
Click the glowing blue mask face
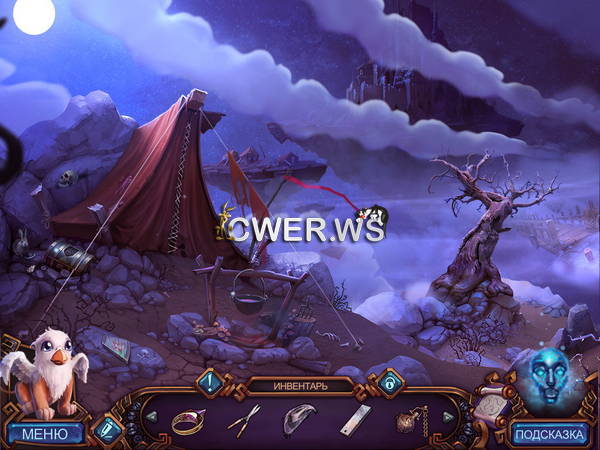(548, 376)
